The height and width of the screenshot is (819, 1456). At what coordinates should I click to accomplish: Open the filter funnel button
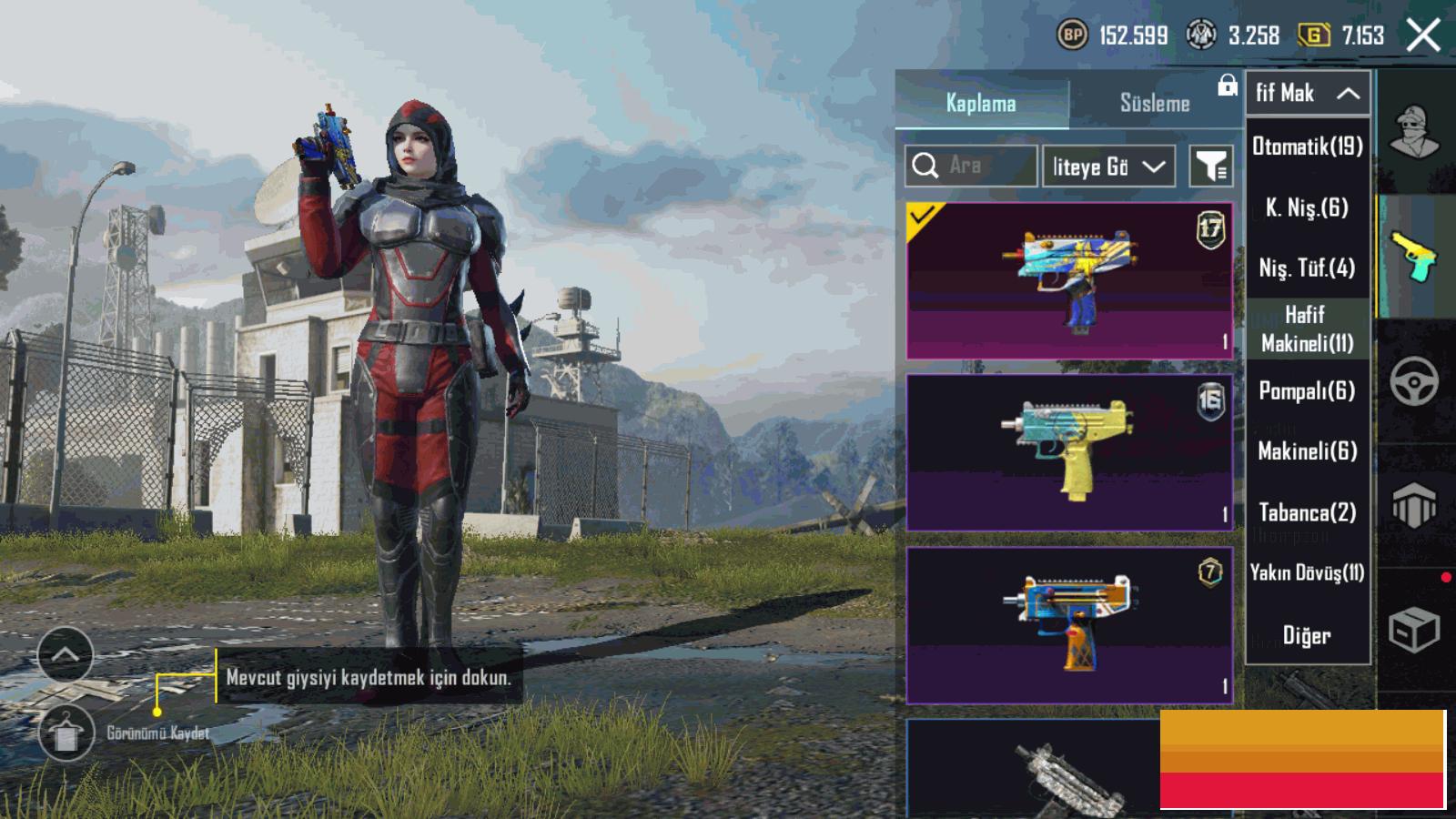[x=1211, y=167]
